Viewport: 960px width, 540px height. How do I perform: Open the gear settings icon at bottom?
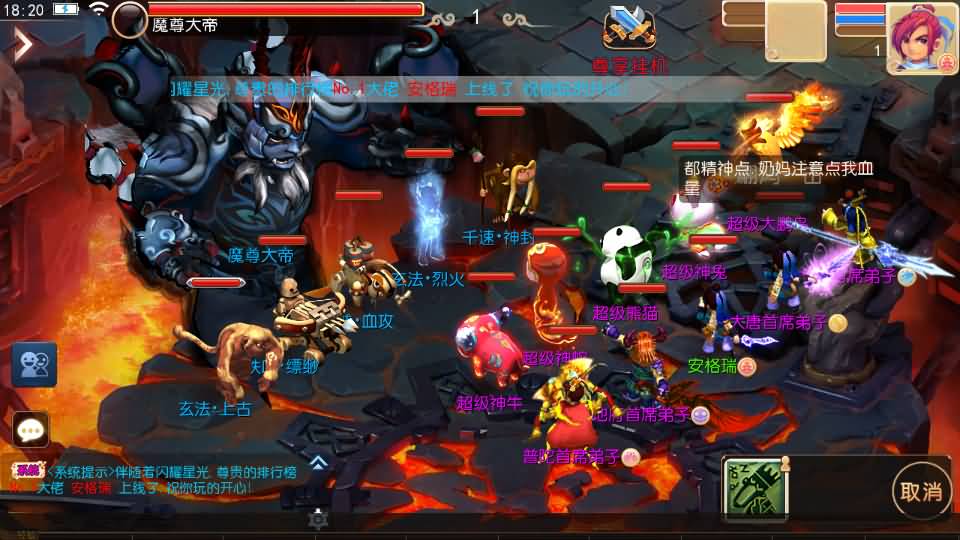318,518
